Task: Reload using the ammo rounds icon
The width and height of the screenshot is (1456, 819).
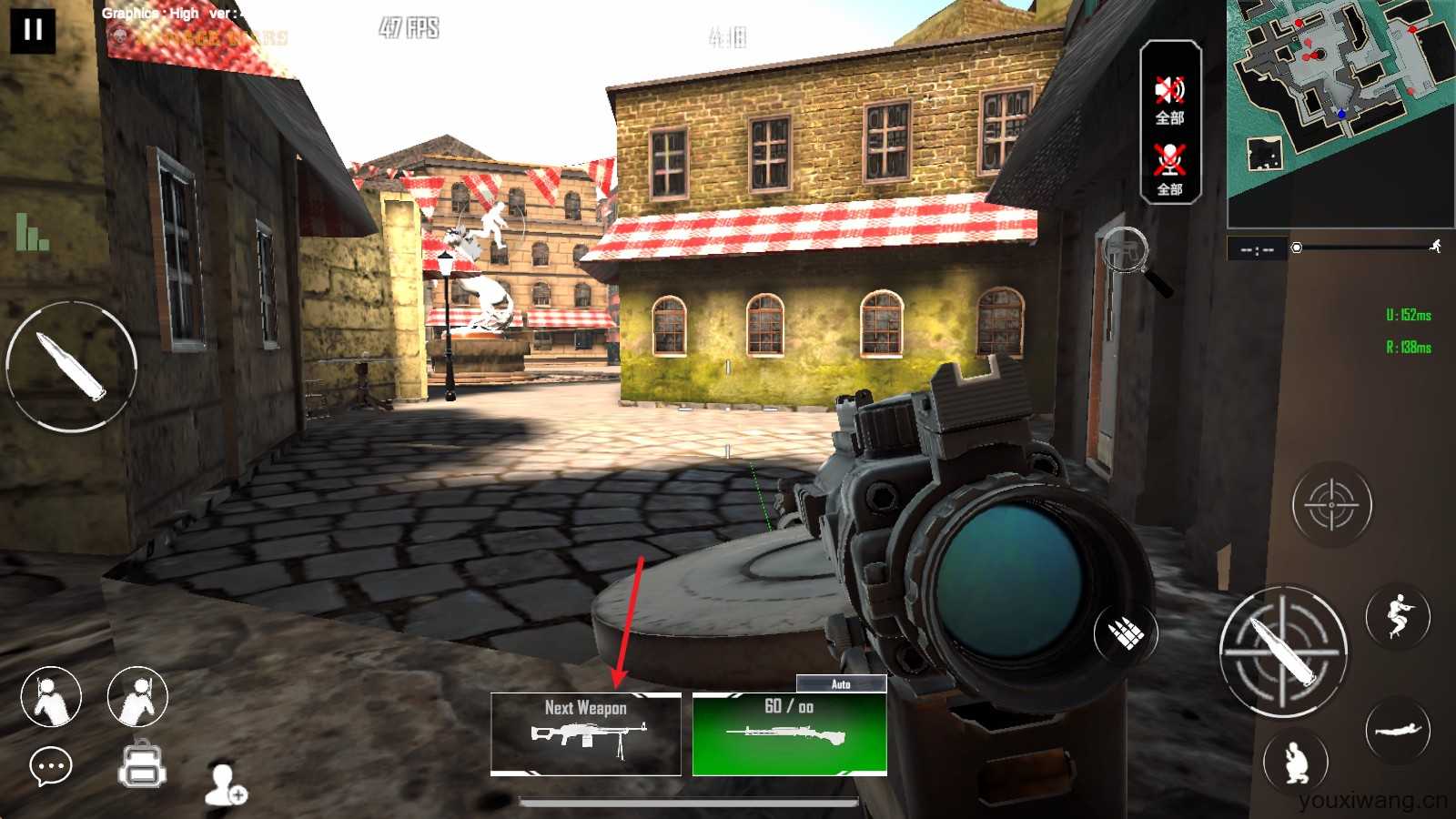Action: (1125, 632)
